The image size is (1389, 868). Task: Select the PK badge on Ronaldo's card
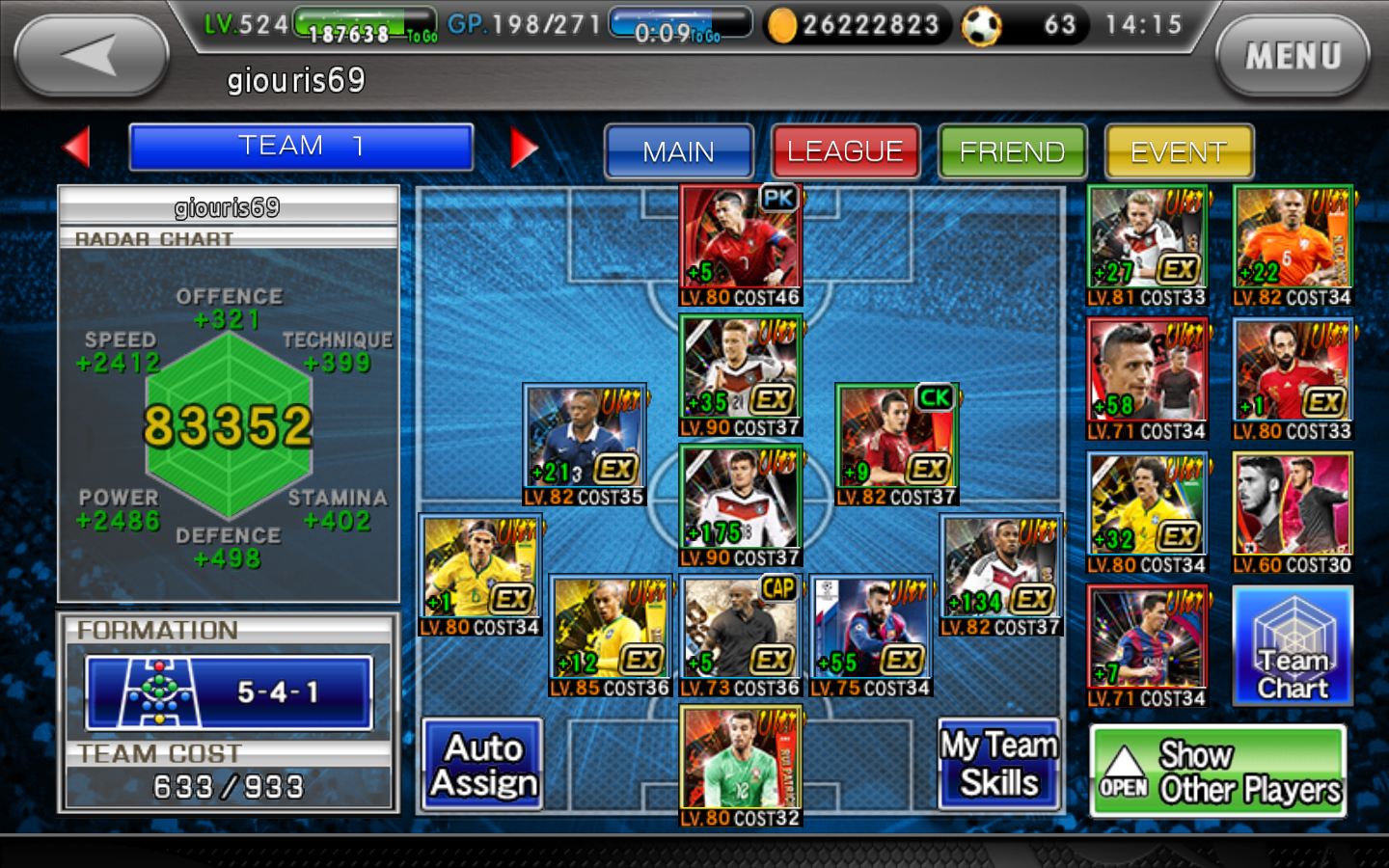(777, 200)
